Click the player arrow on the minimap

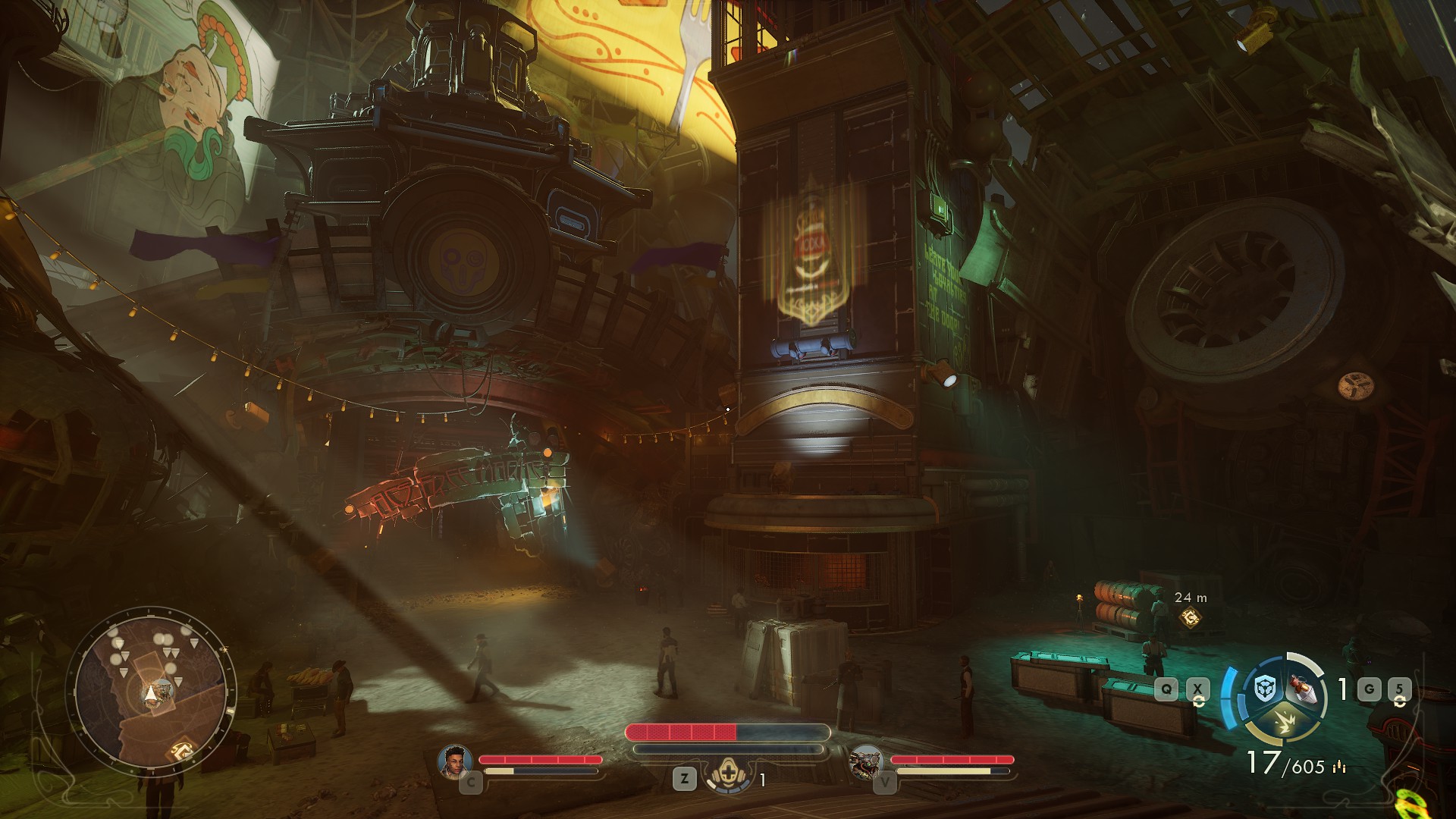[152, 693]
